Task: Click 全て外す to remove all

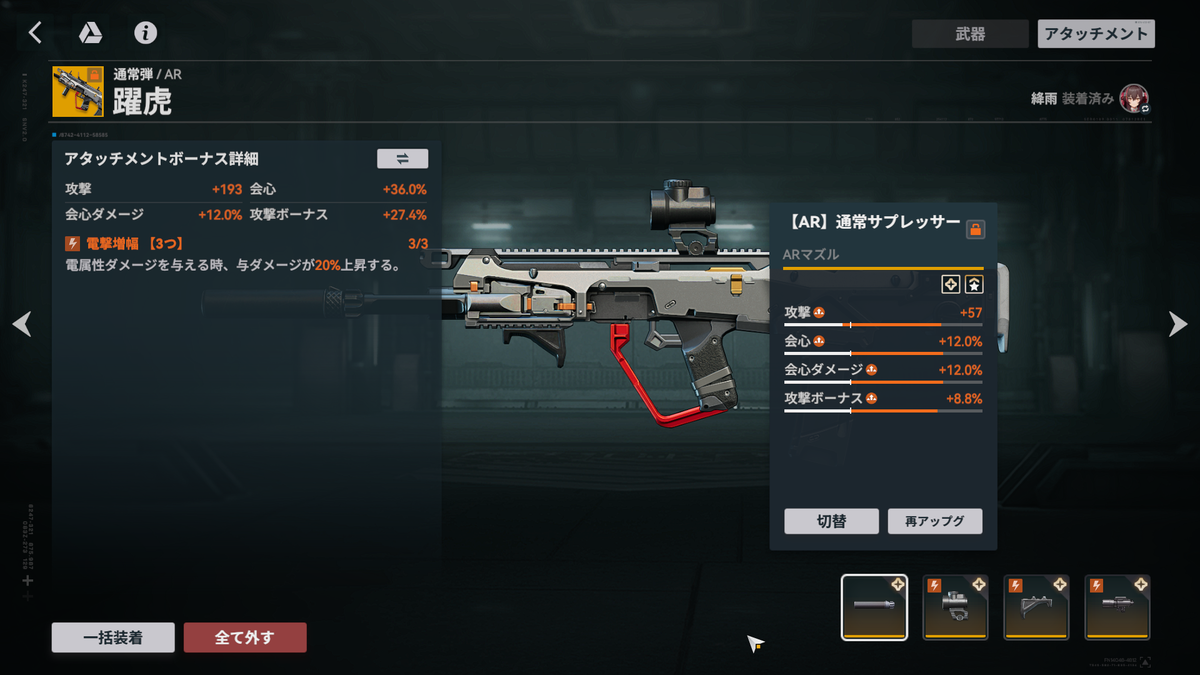Action: (245, 638)
